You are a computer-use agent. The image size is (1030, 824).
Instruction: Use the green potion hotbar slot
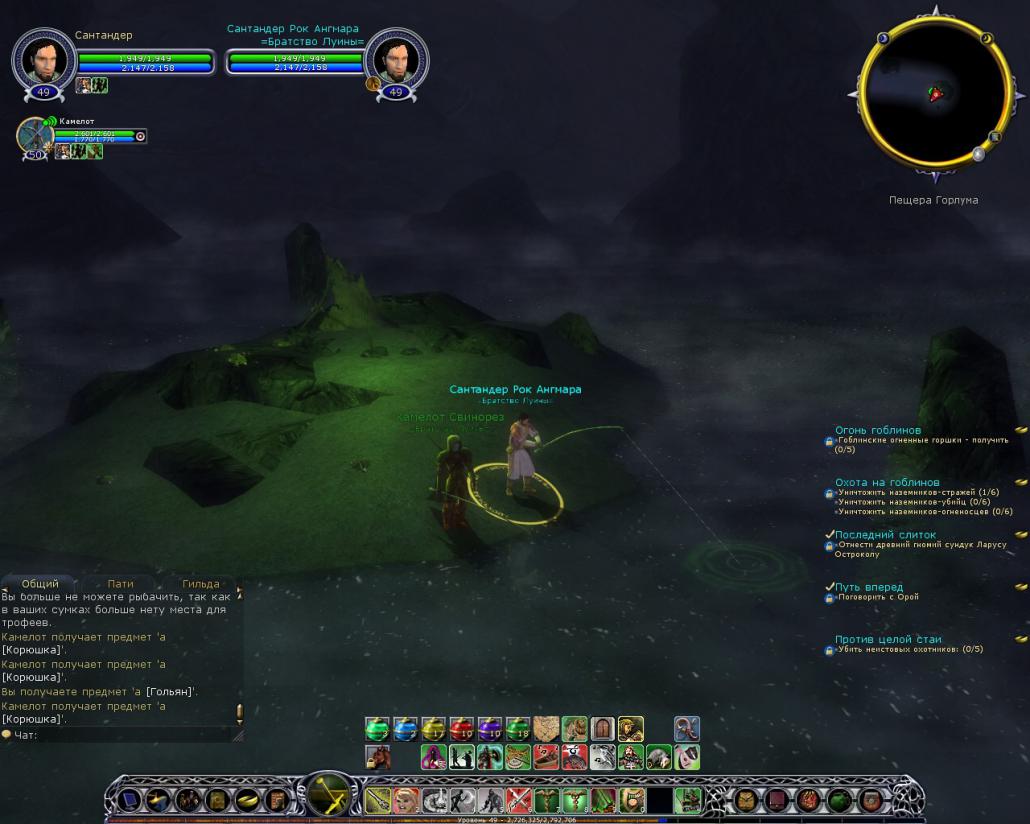(377, 729)
